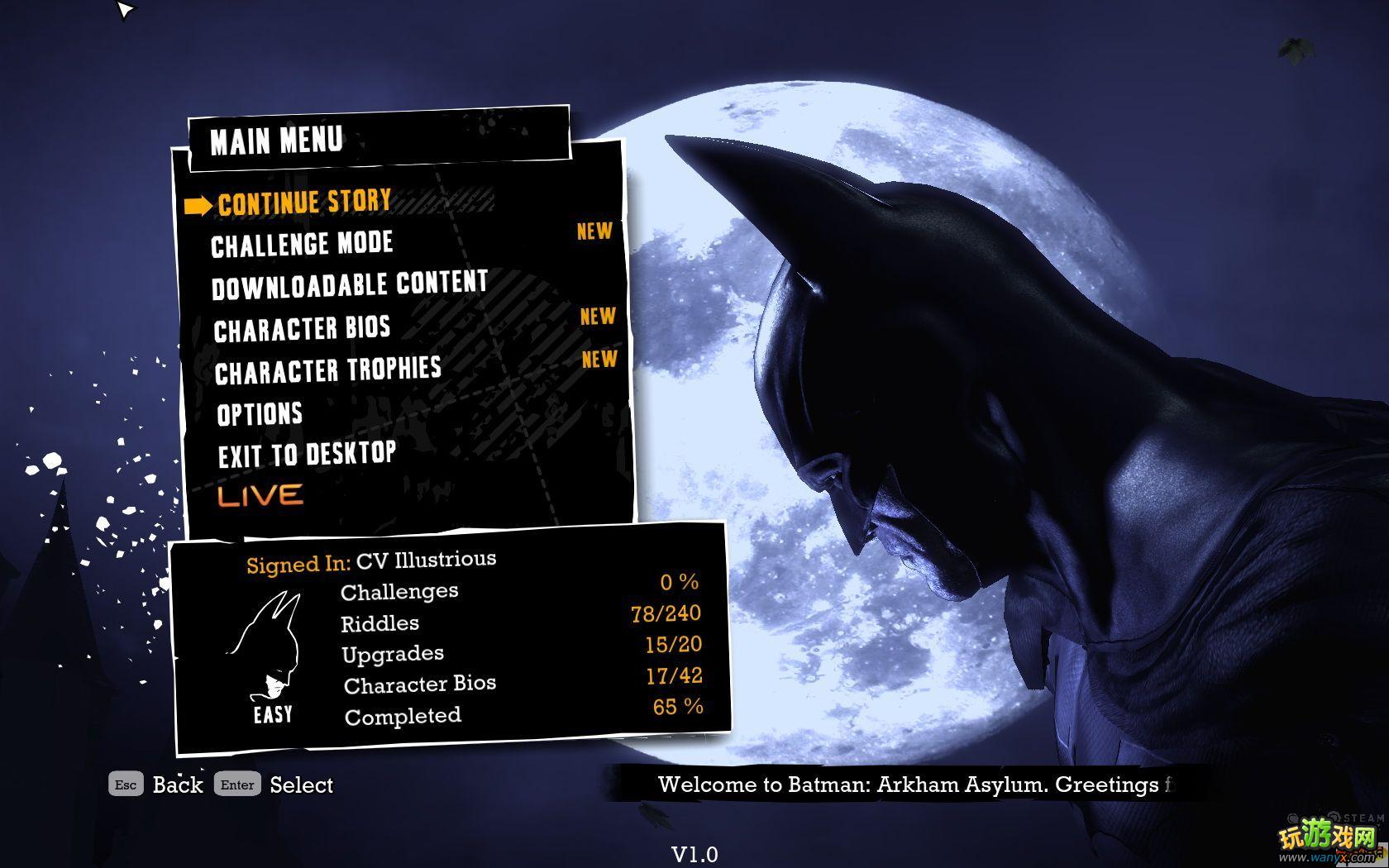Open Challenge Mode
Image resolution: width=1389 pixels, height=868 pixels.
pos(302,245)
